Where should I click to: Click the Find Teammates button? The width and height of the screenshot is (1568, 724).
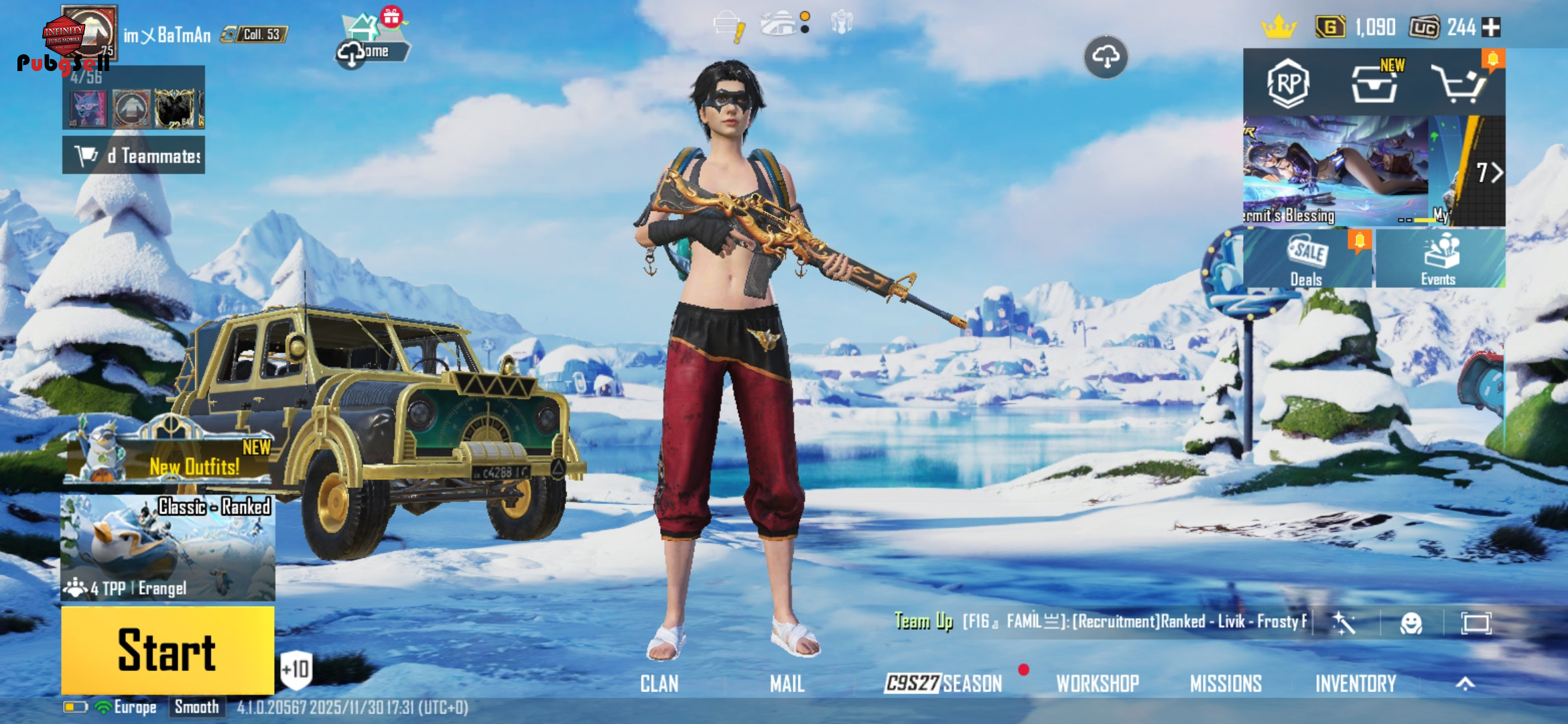pyautogui.click(x=134, y=156)
